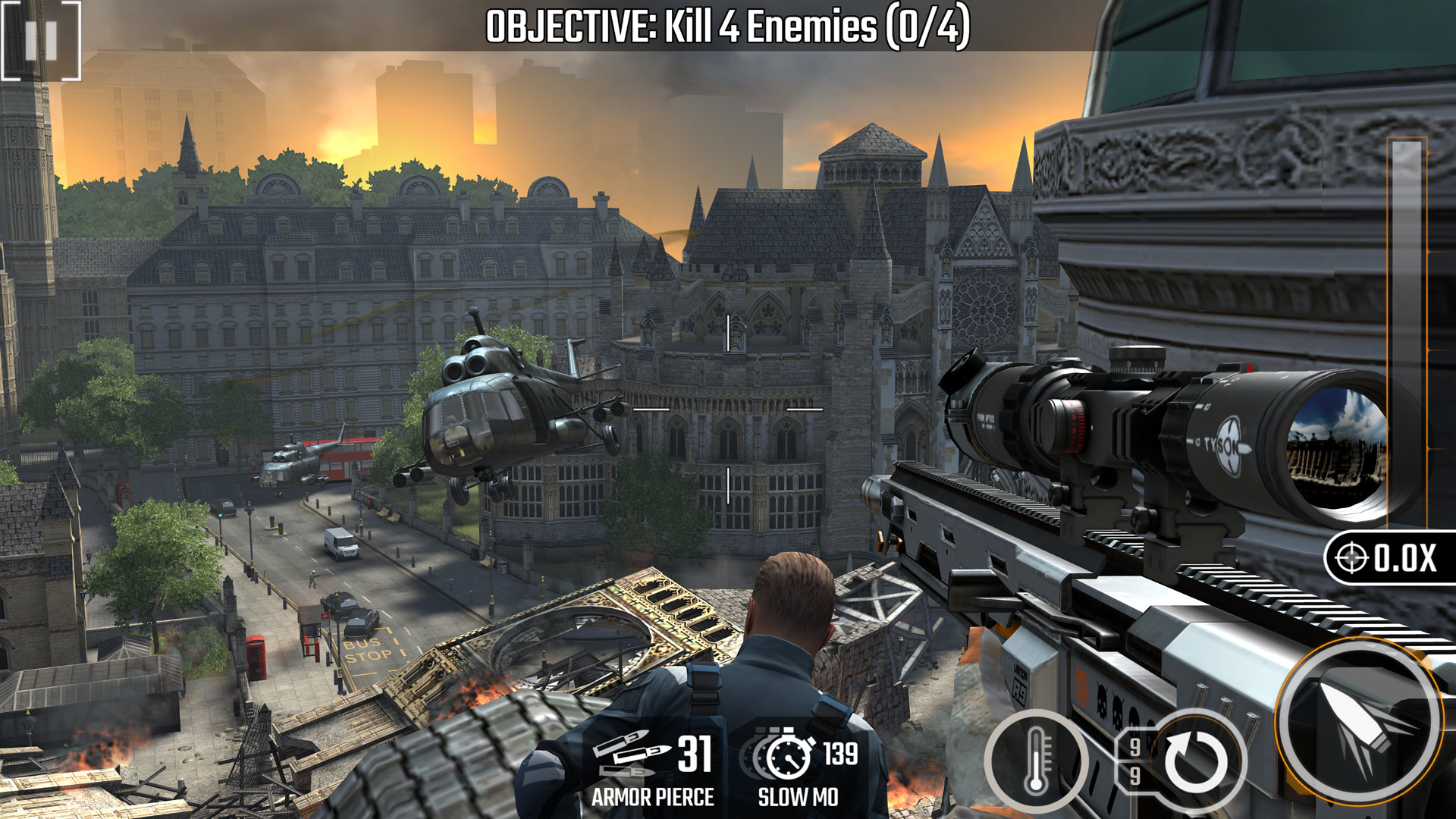Click the Slow Mo count 139

(x=843, y=755)
